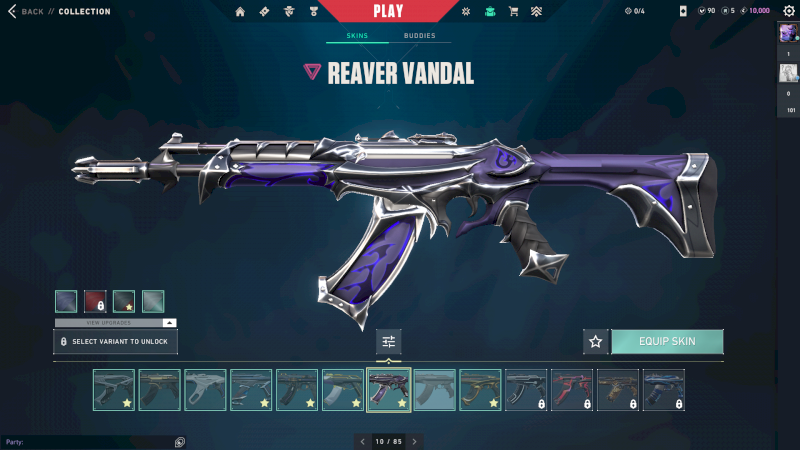Viewport: 800px width, 450px height.
Task: Expand the View Upgrades bar
Action: pos(115,323)
